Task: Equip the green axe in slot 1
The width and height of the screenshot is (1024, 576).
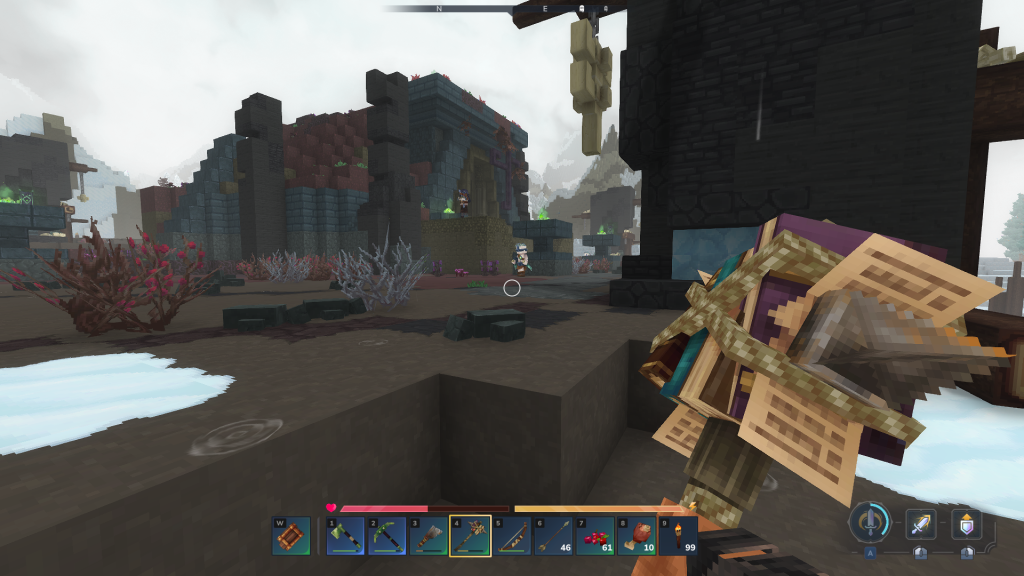Action: (345, 535)
